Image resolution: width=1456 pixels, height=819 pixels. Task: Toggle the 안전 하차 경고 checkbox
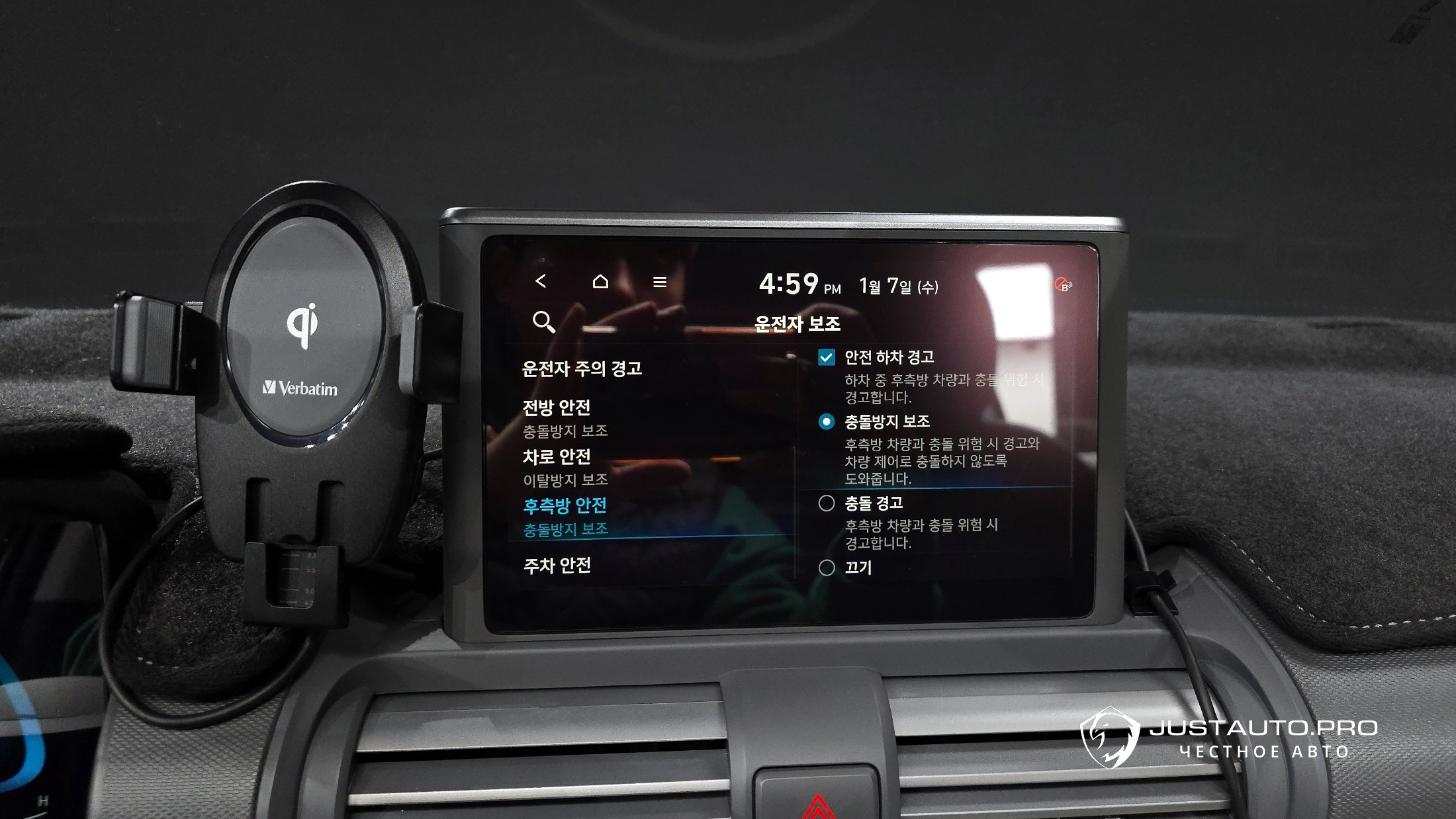(827, 358)
